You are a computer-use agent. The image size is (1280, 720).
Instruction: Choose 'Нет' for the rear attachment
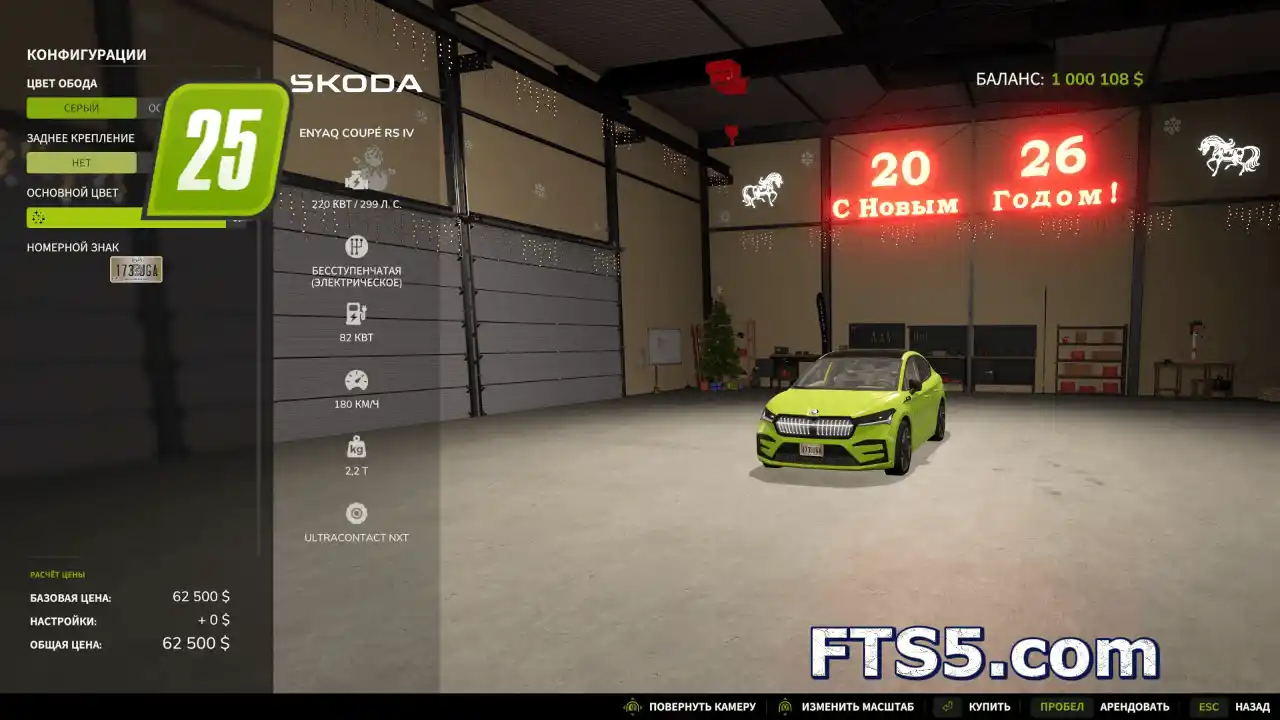(x=81, y=163)
